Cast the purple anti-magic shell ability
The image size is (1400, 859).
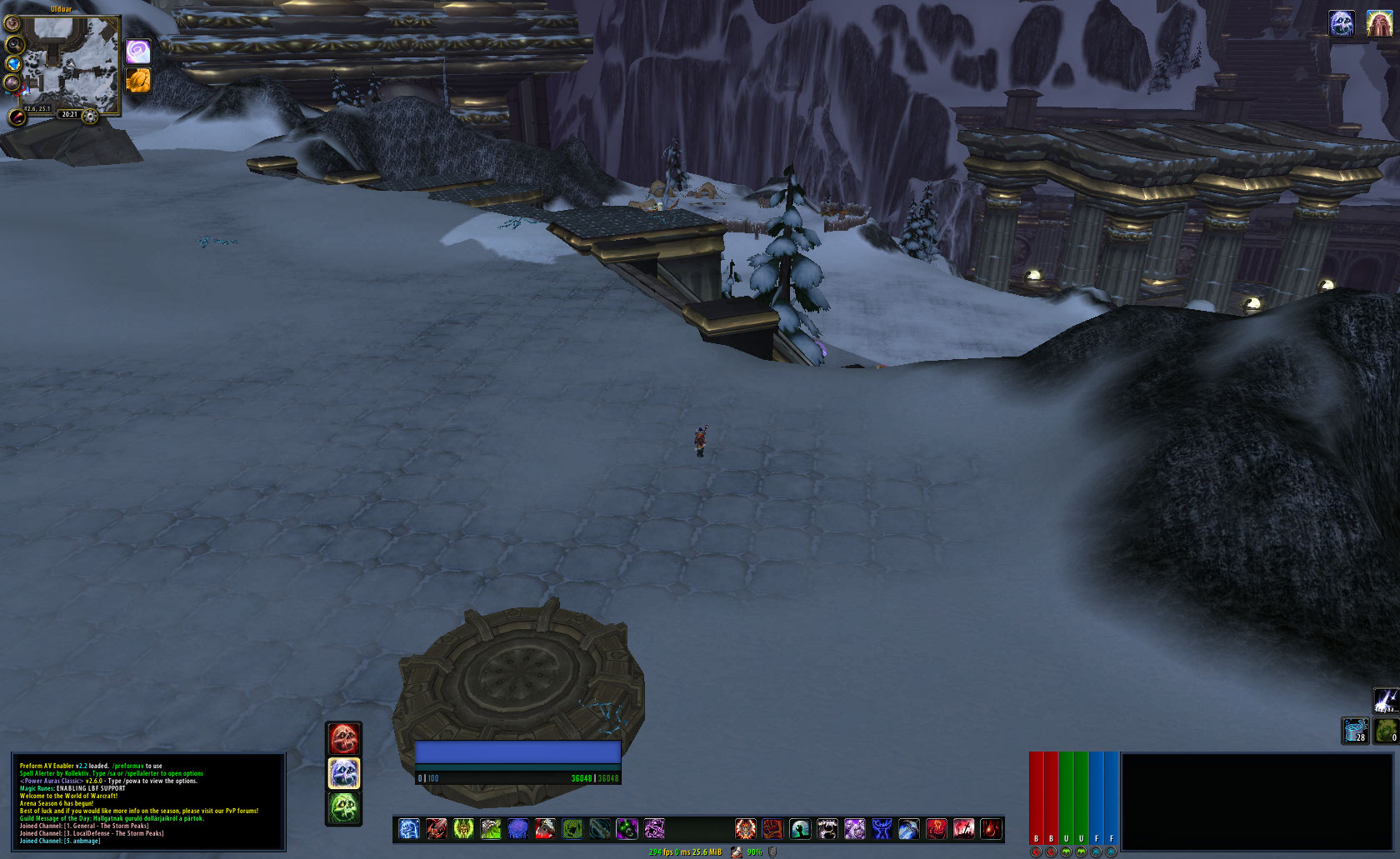point(518,829)
